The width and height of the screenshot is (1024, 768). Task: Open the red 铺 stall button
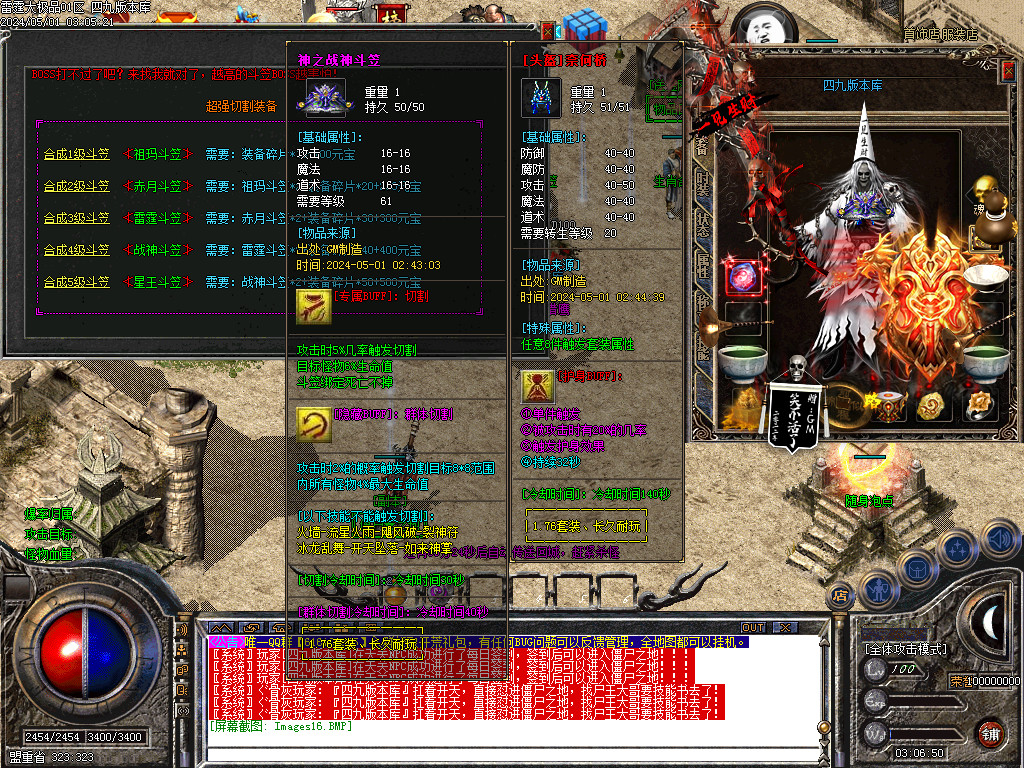point(990,732)
